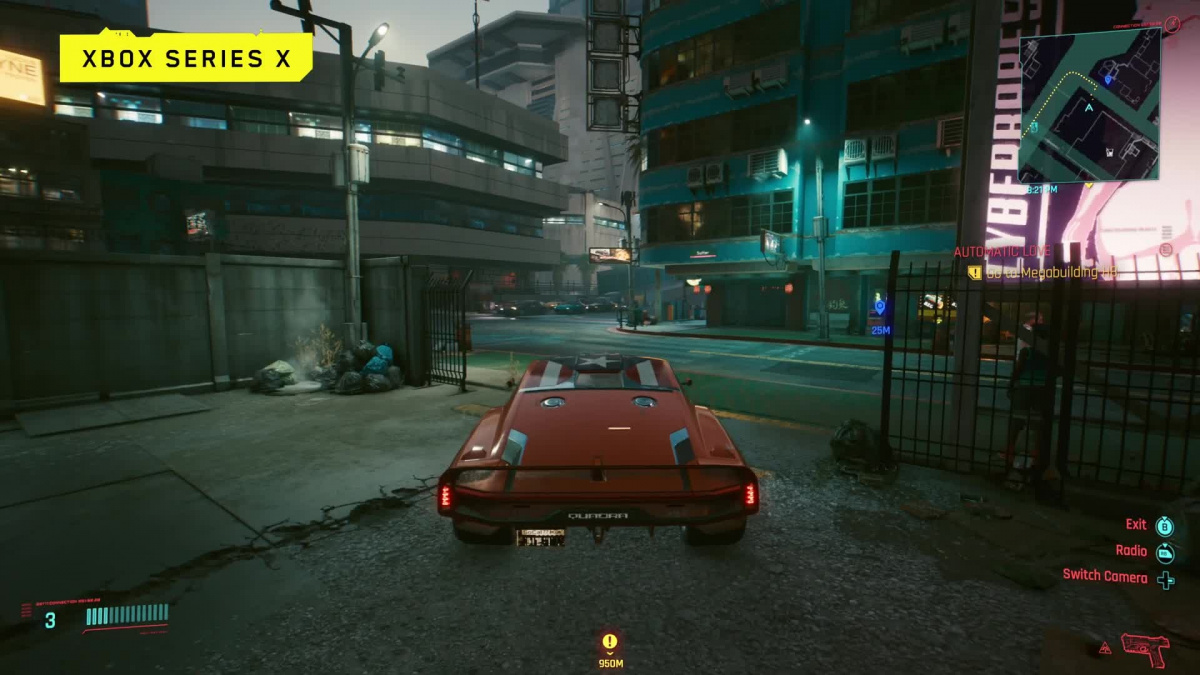Viewport: 1200px width, 675px height.
Task: Click the Xbox Series X banner label
Action: tap(186, 58)
